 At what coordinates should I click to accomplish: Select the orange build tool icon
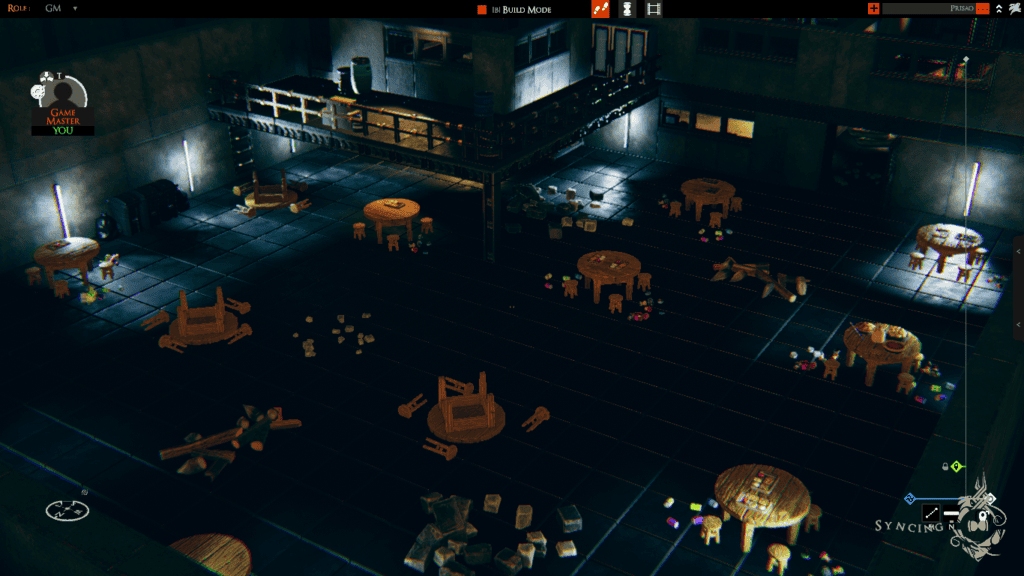point(600,9)
